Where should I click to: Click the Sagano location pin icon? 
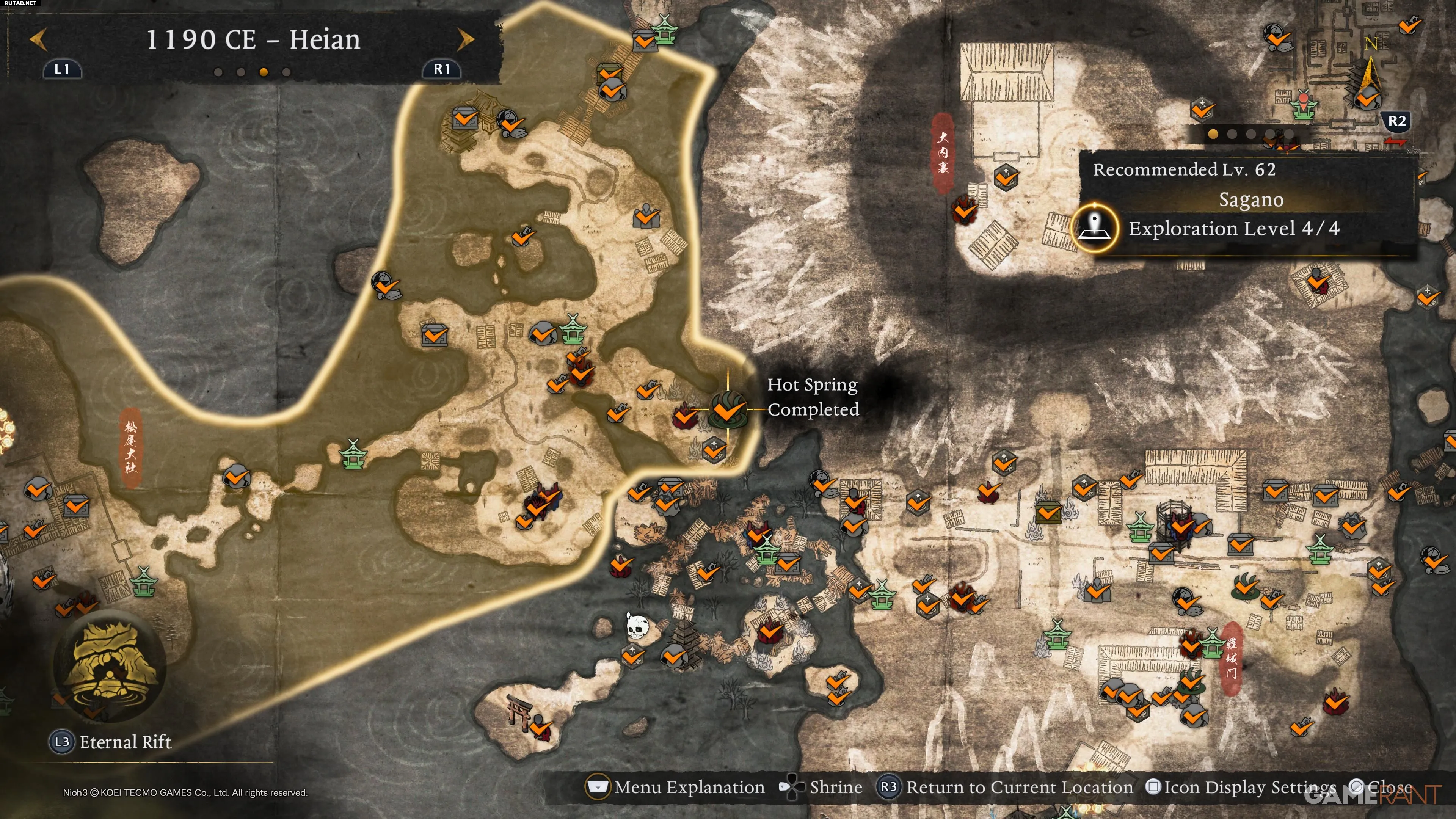click(1095, 228)
